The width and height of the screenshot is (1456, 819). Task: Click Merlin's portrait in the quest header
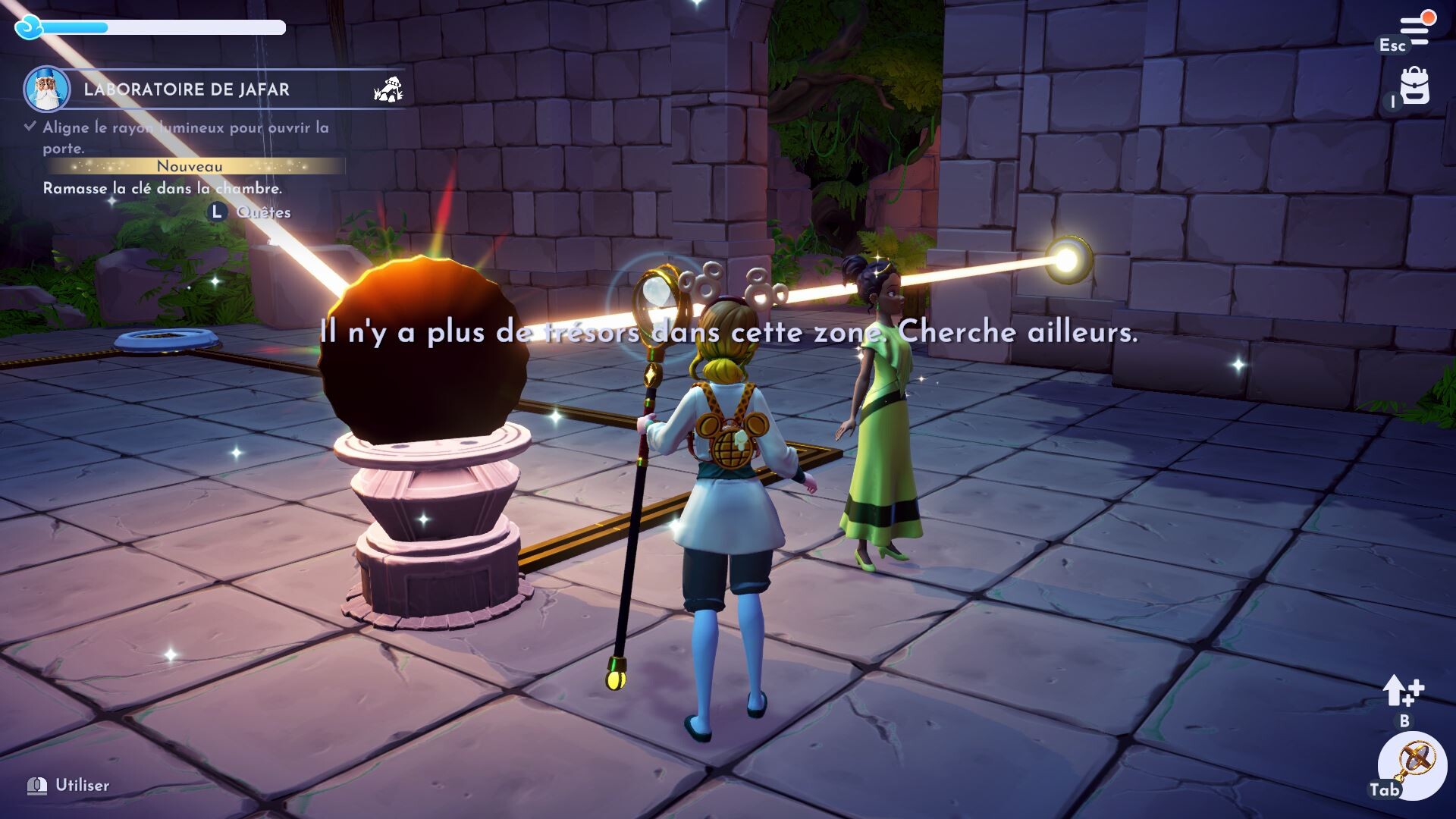click(x=47, y=89)
